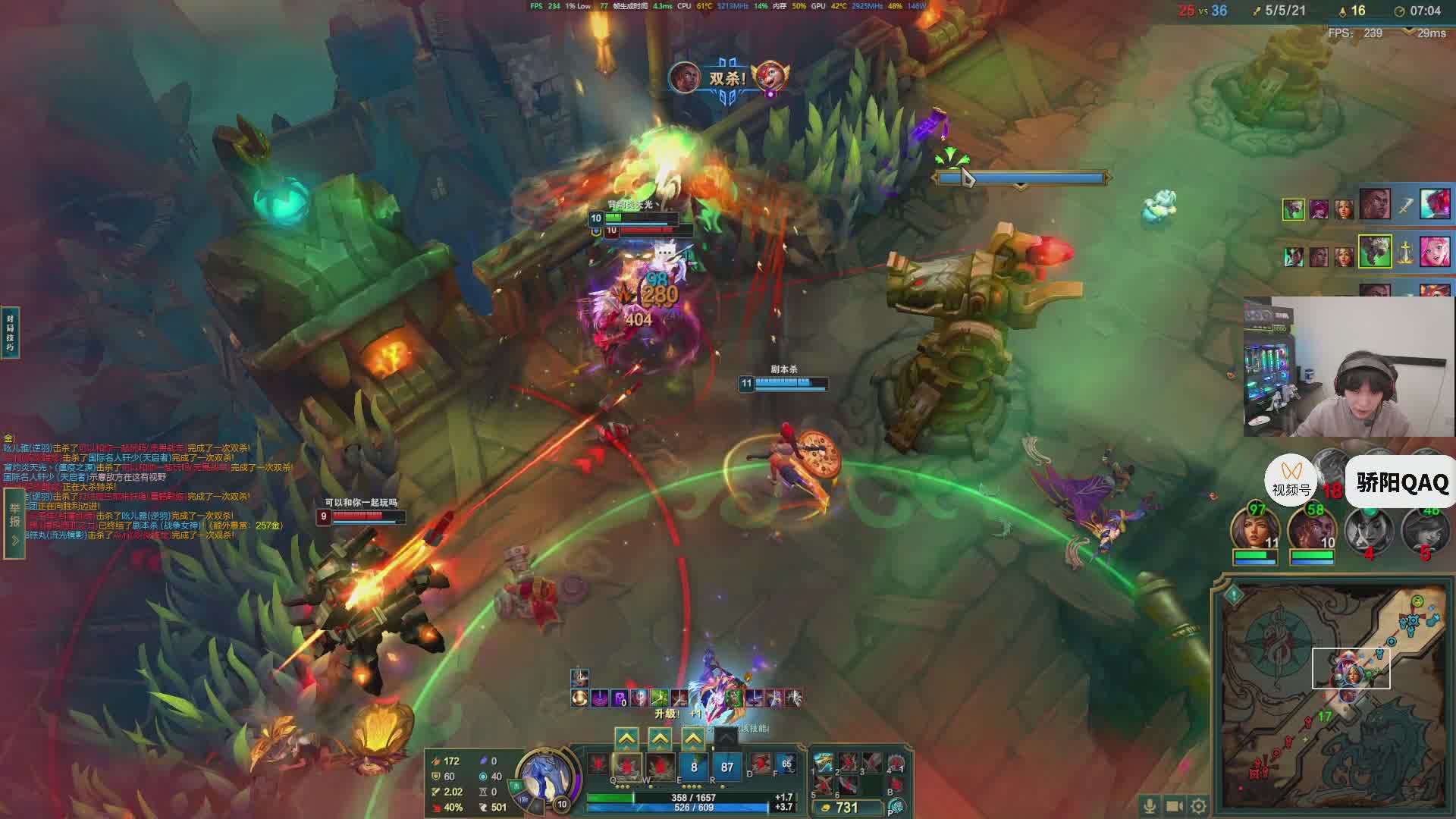Select the item in inventory slot 1

tap(823, 764)
